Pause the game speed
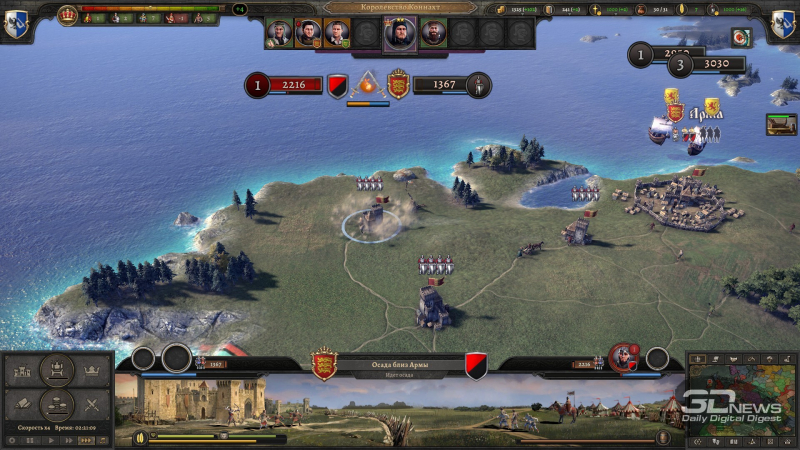Image resolution: width=800 pixels, height=450 pixels. point(28,440)
